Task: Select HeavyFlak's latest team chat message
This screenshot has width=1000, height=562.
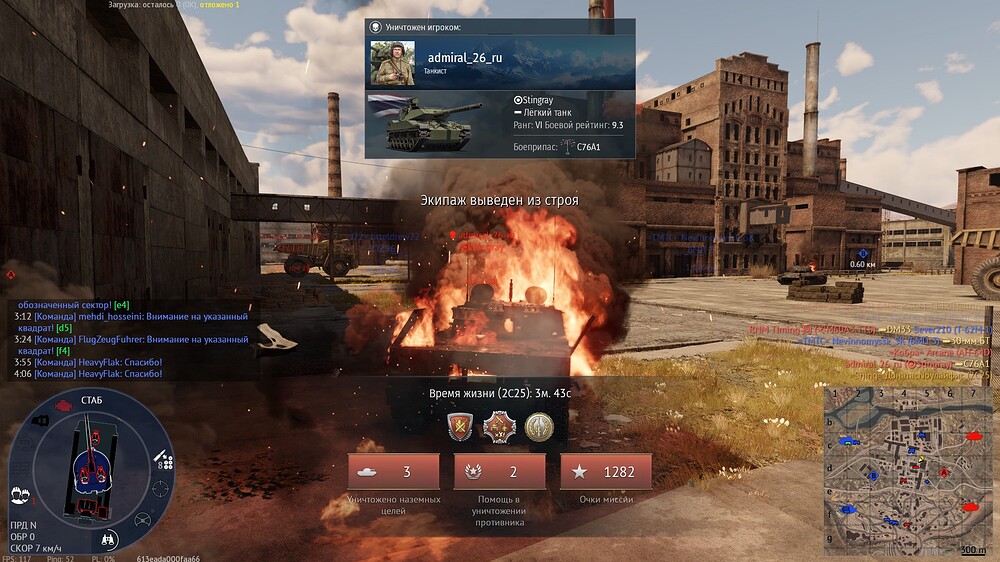Action: 88,374
